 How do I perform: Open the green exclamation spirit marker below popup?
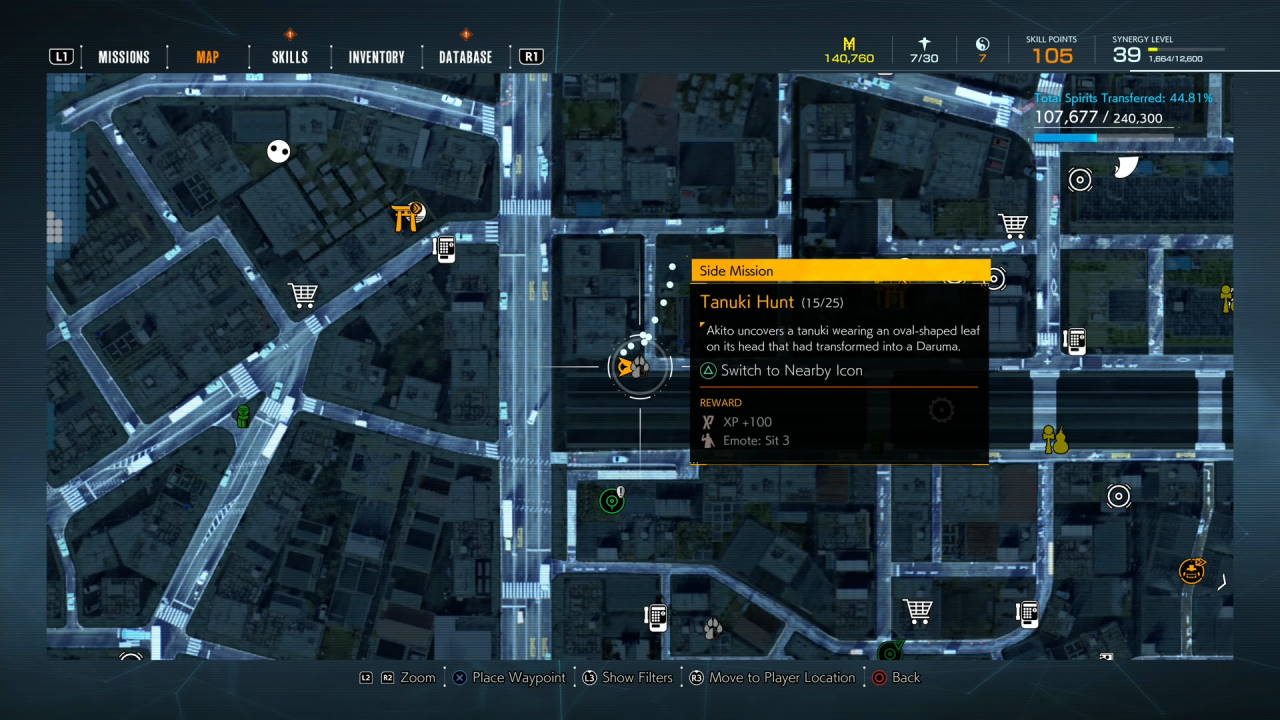[x=611, y=500]
